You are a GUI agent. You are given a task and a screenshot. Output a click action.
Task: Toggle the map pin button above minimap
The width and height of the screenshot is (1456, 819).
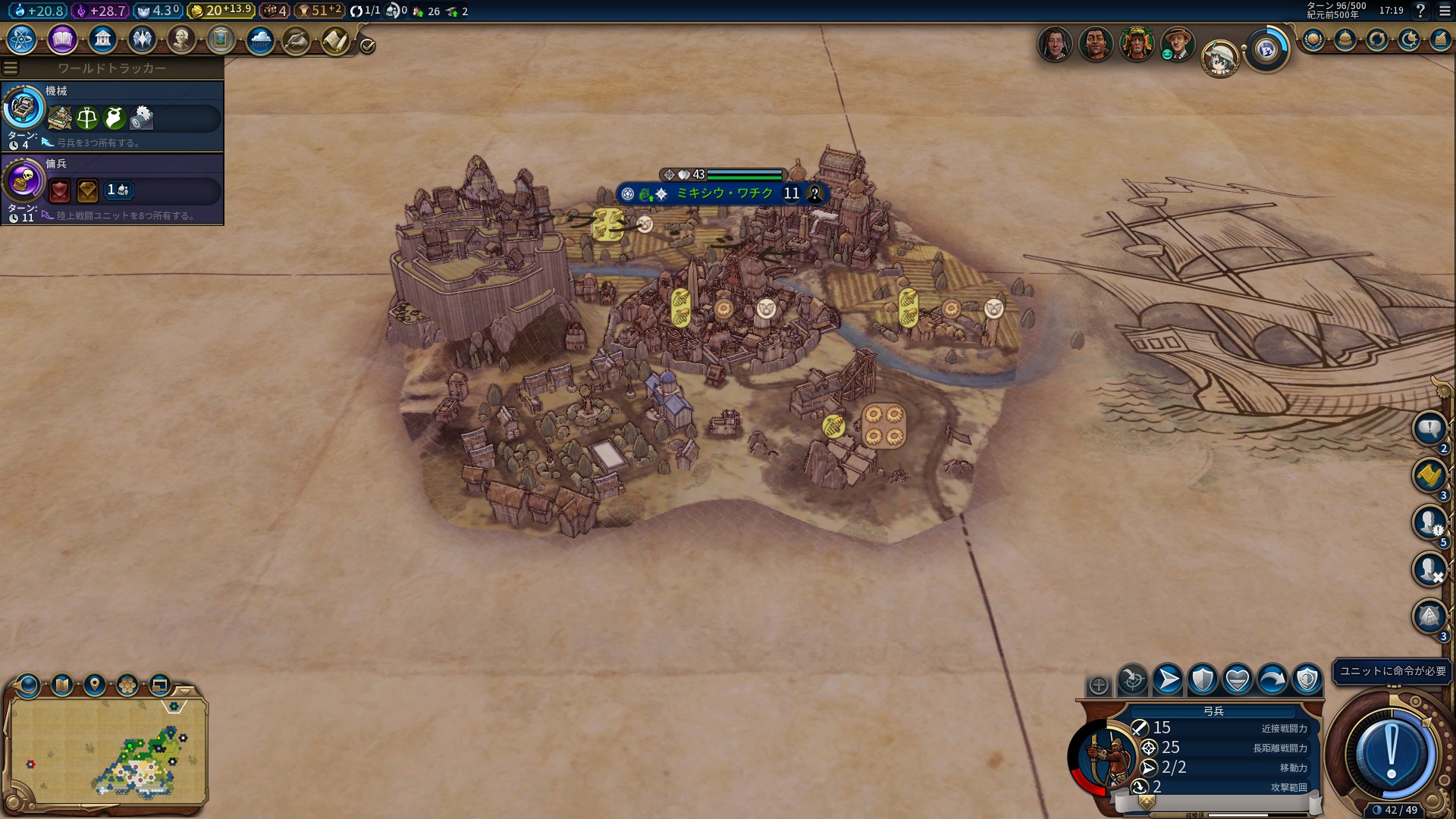tap(95, 686)
